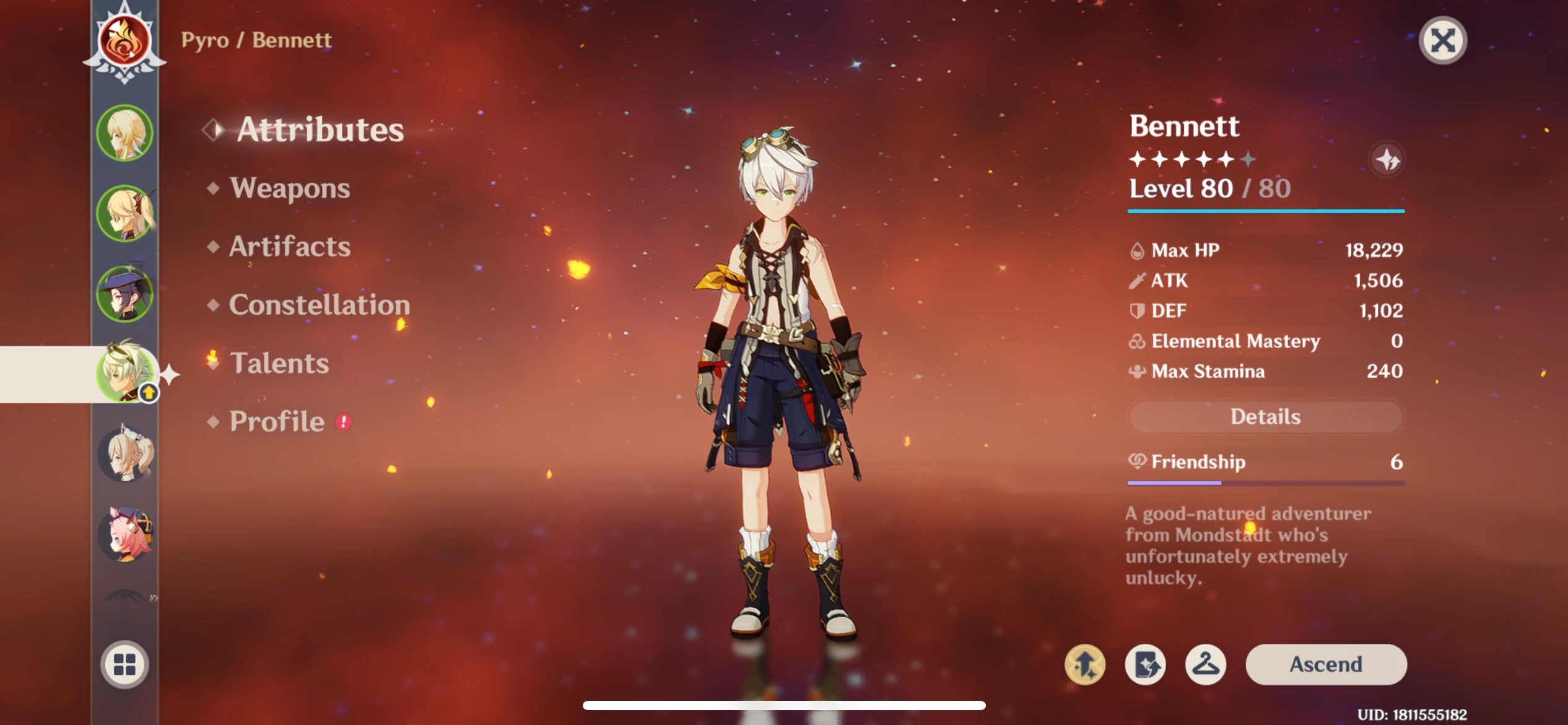View Bennett's Constellation page

click(x=319, y=305)
